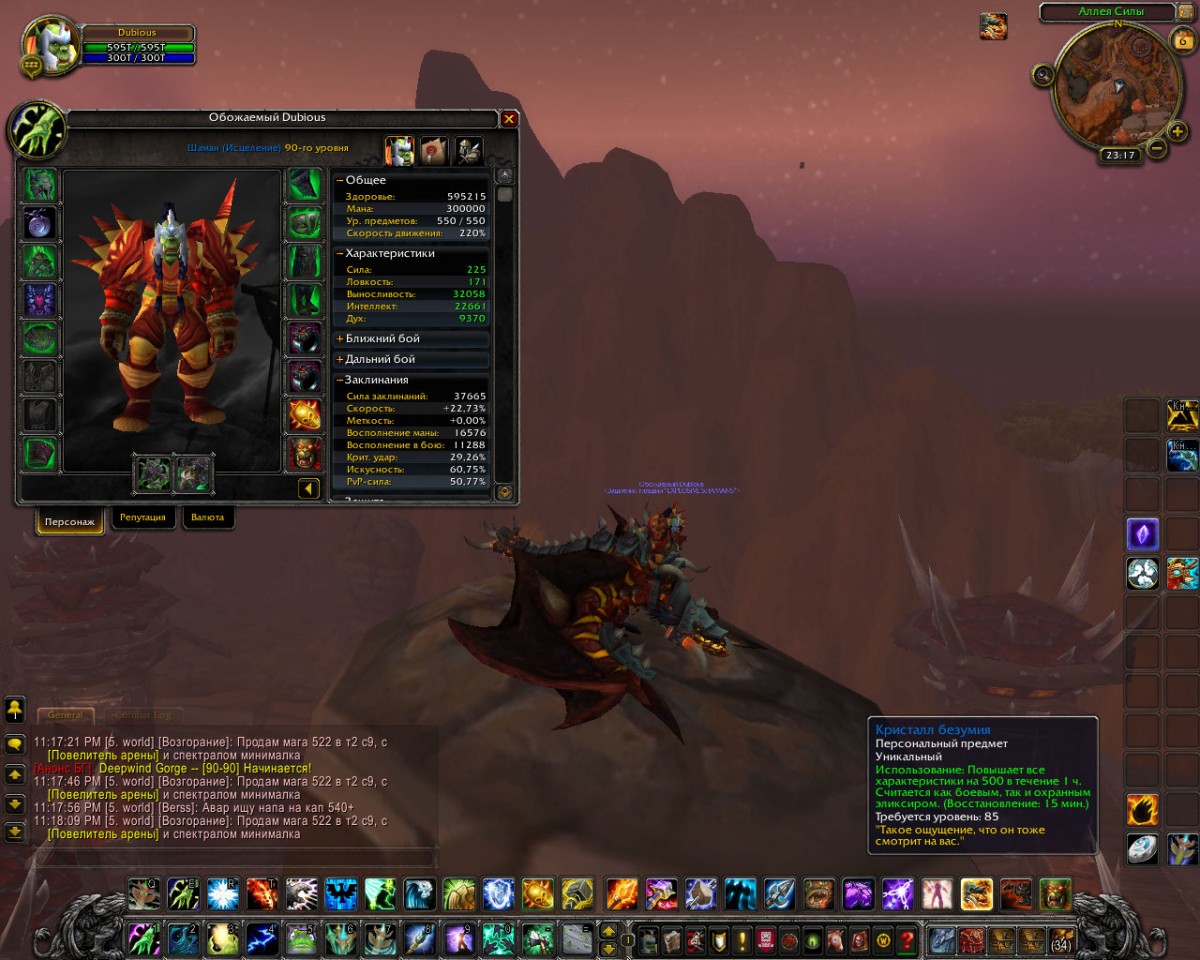1200x960 pixels.
Task: Open the red question mark help button
Action: (907, 940)
